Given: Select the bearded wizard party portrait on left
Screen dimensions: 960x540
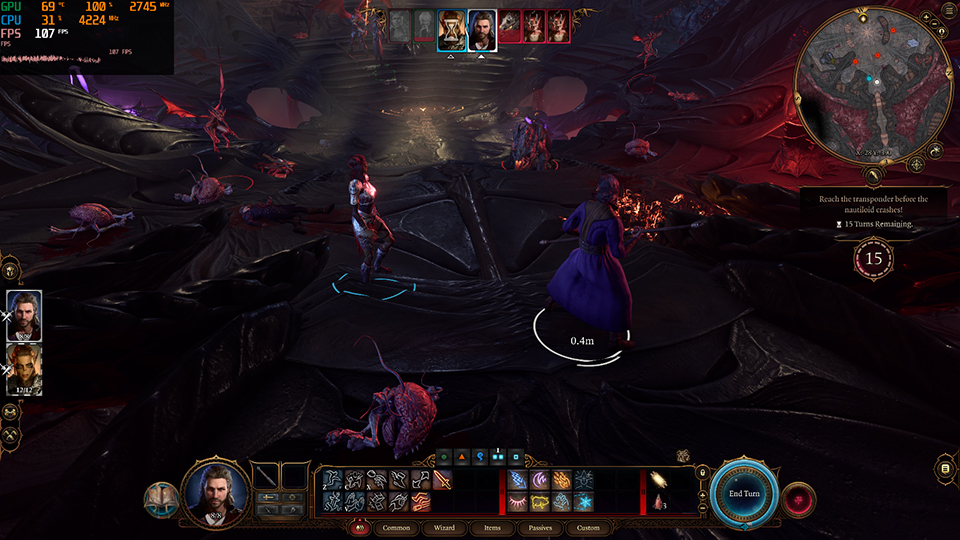Looking at the screenshot, I should pyautogui.click(x=24, y=314).
